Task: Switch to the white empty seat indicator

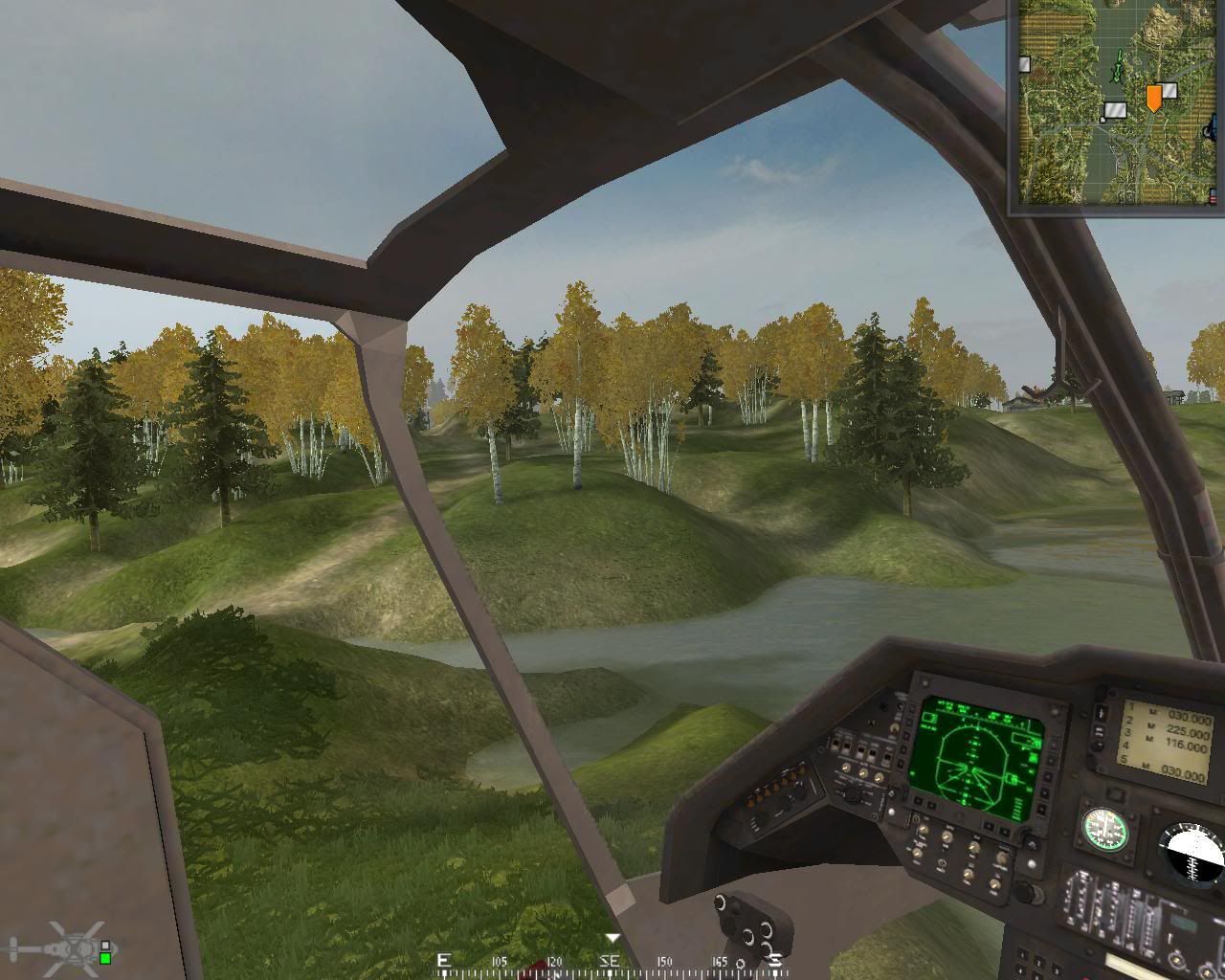Action: (105, 946)
